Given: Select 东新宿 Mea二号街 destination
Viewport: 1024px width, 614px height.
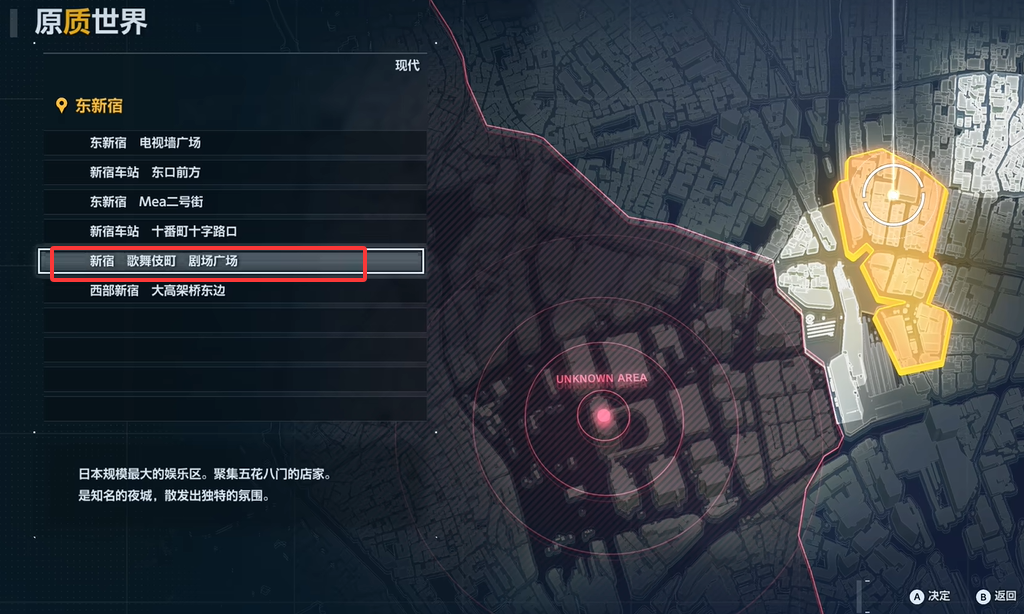Looking at the screenshot, I should click(x=146, y=202).
